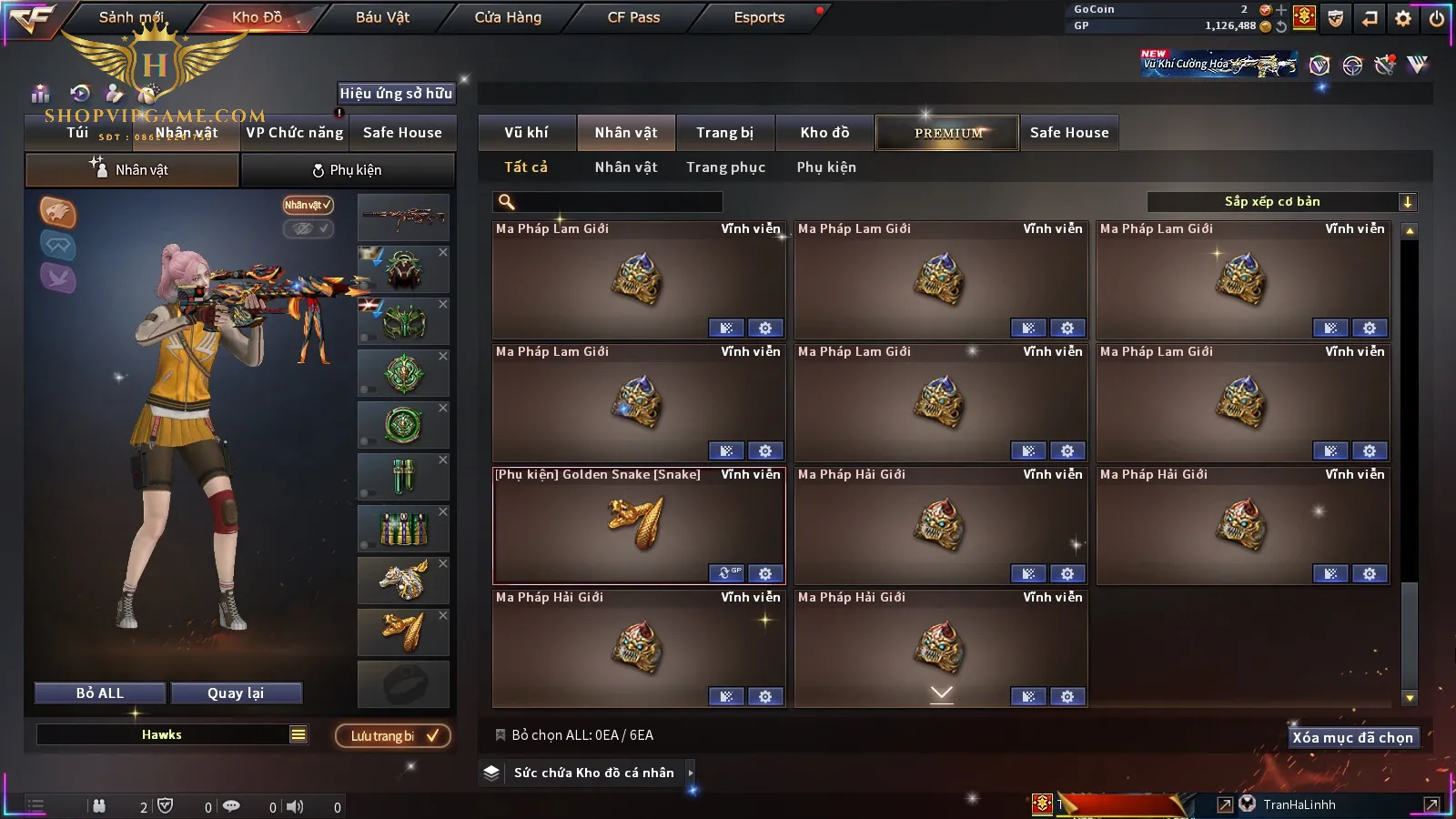The width and height of the screenshot is (1456, 819).
Task: Click Bỏ ALL to unequip everything
Action: [x=100, y=693]
